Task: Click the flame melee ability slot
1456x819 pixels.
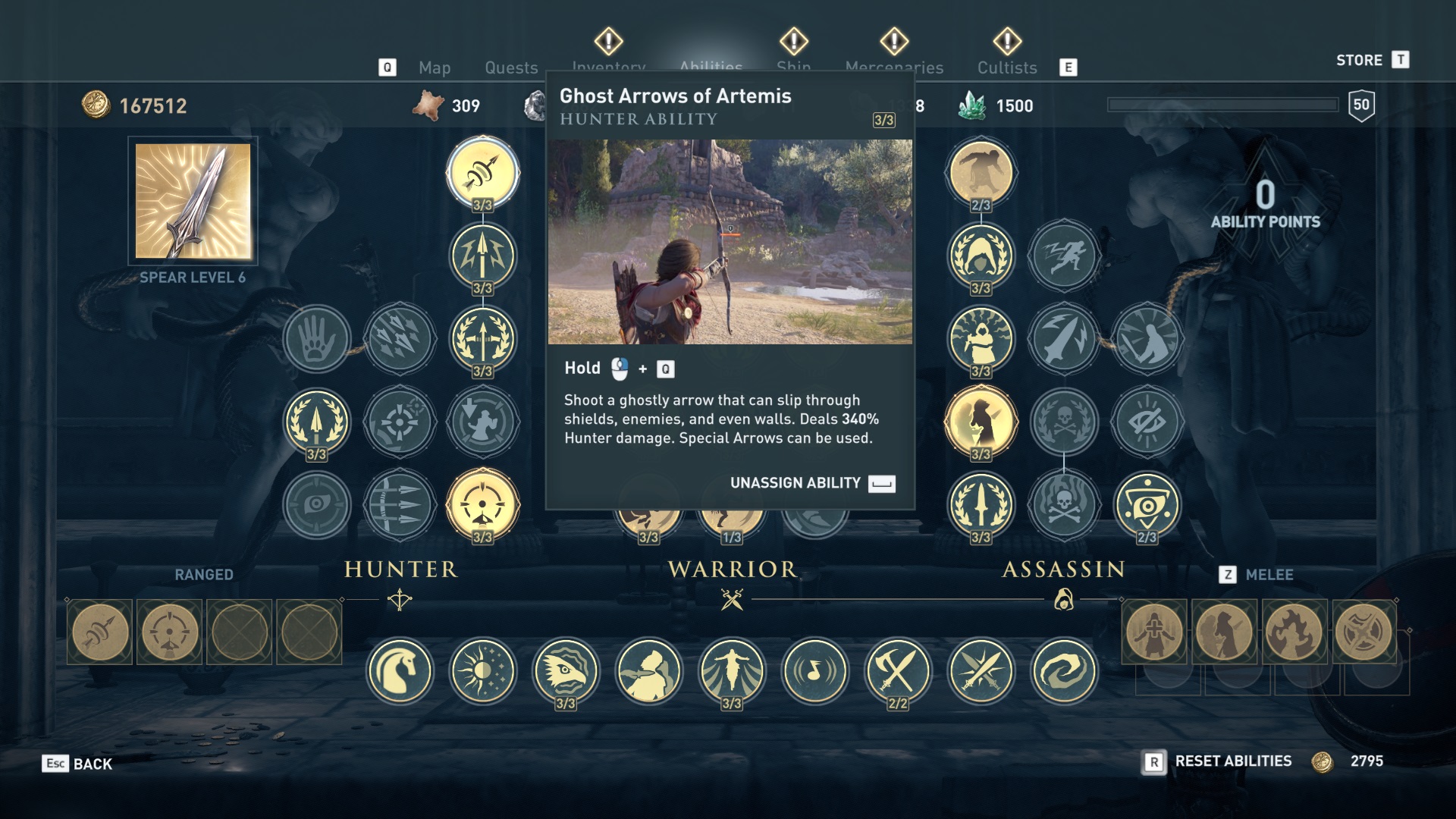Action: point(1294,632)
